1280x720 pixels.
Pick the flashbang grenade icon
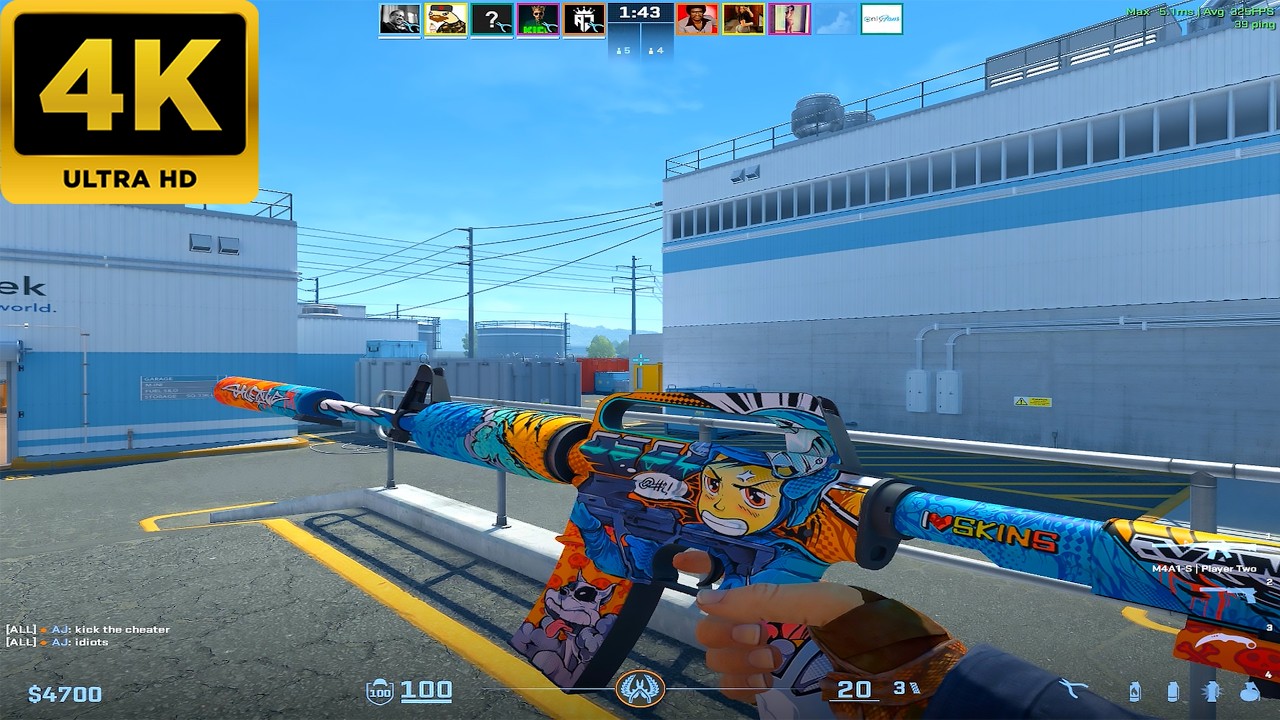click(1212, 691)
